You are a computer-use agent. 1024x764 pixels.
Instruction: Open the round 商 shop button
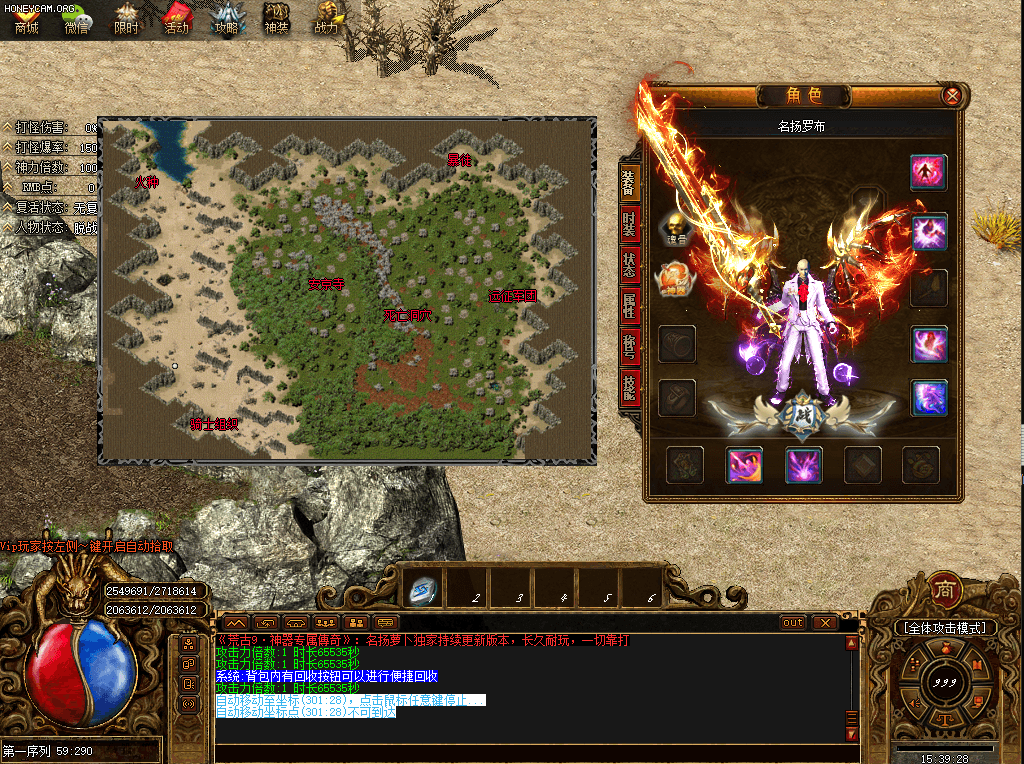(x=945, y=589)
